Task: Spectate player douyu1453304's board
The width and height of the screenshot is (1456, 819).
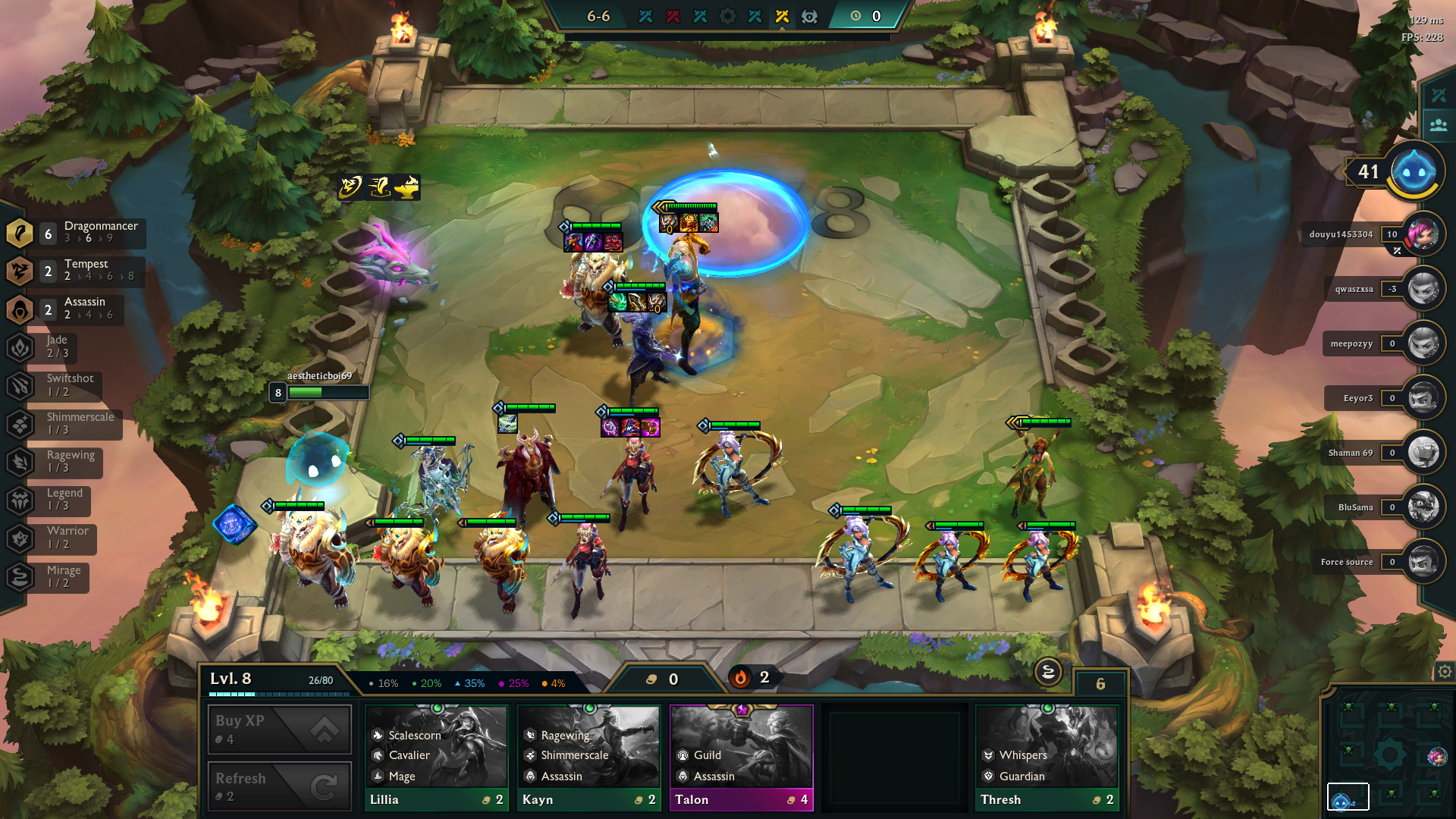Action: click(1423, 234)
